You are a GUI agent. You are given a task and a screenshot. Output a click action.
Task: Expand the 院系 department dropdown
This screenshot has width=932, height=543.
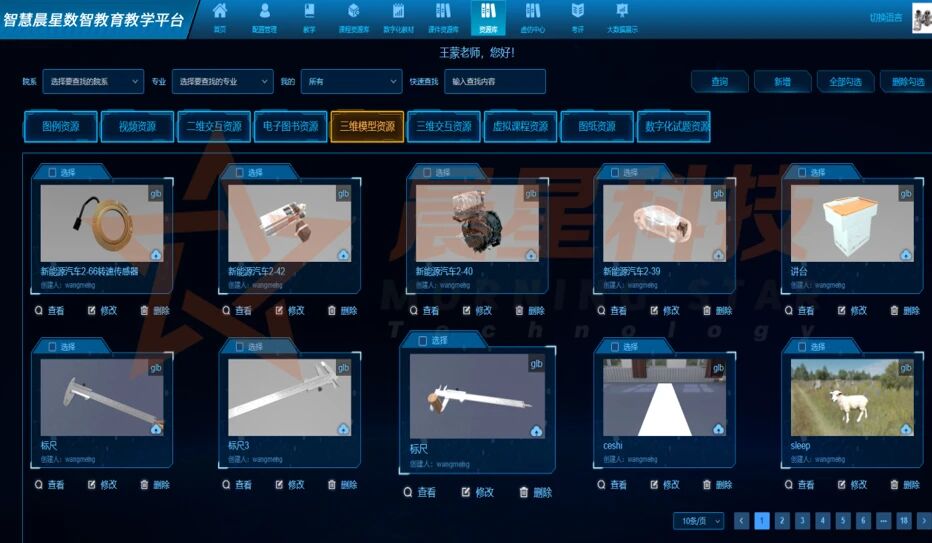(94, 81)
